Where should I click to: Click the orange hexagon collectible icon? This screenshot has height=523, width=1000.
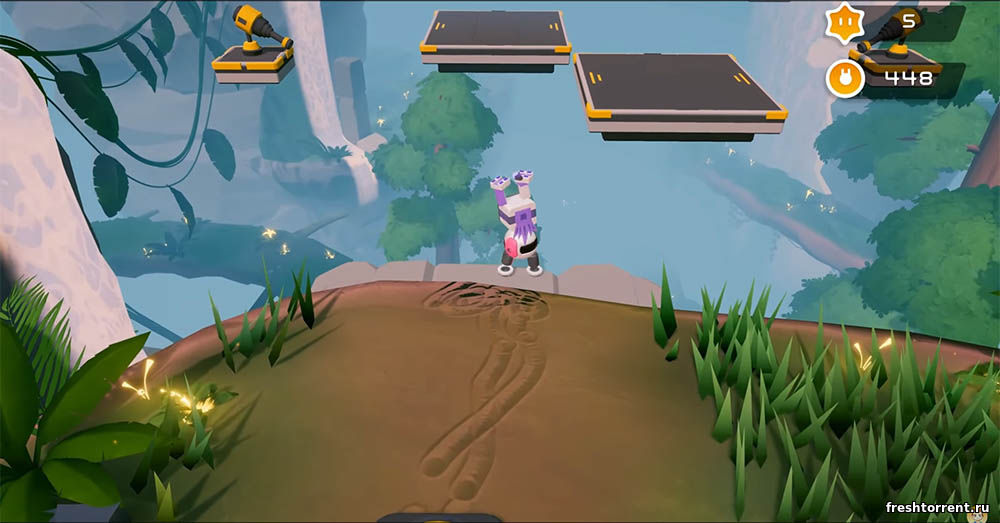point(845,22)
